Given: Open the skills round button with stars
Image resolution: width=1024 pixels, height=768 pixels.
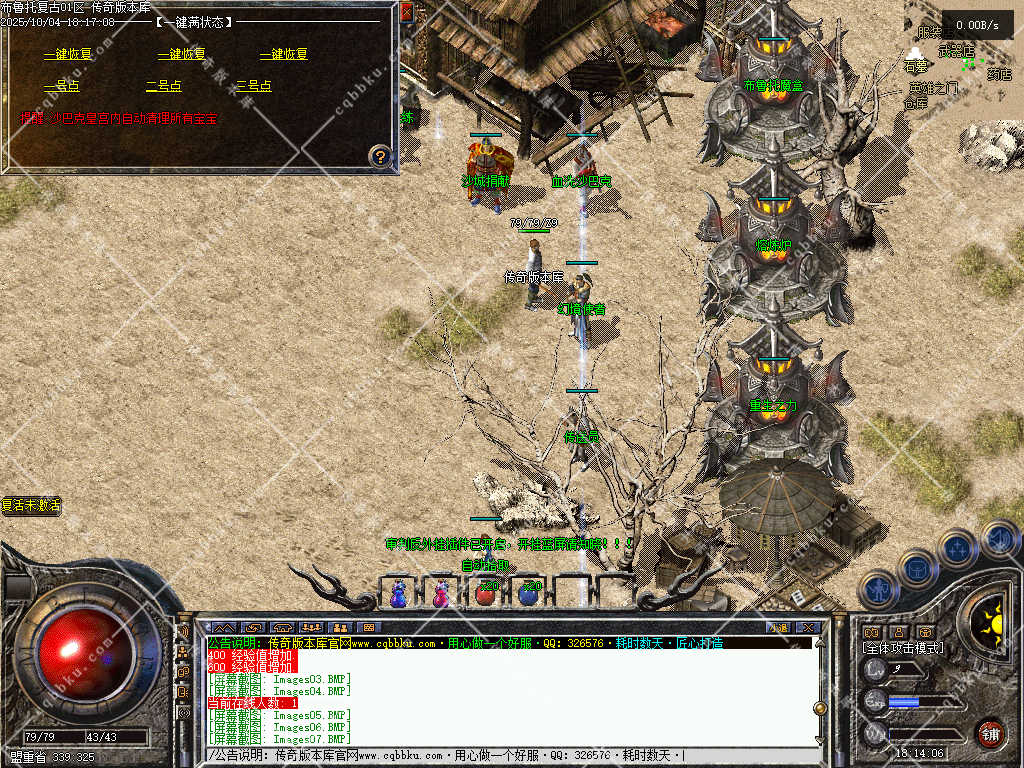Looking at the screenshot, I should click(957, 548).
